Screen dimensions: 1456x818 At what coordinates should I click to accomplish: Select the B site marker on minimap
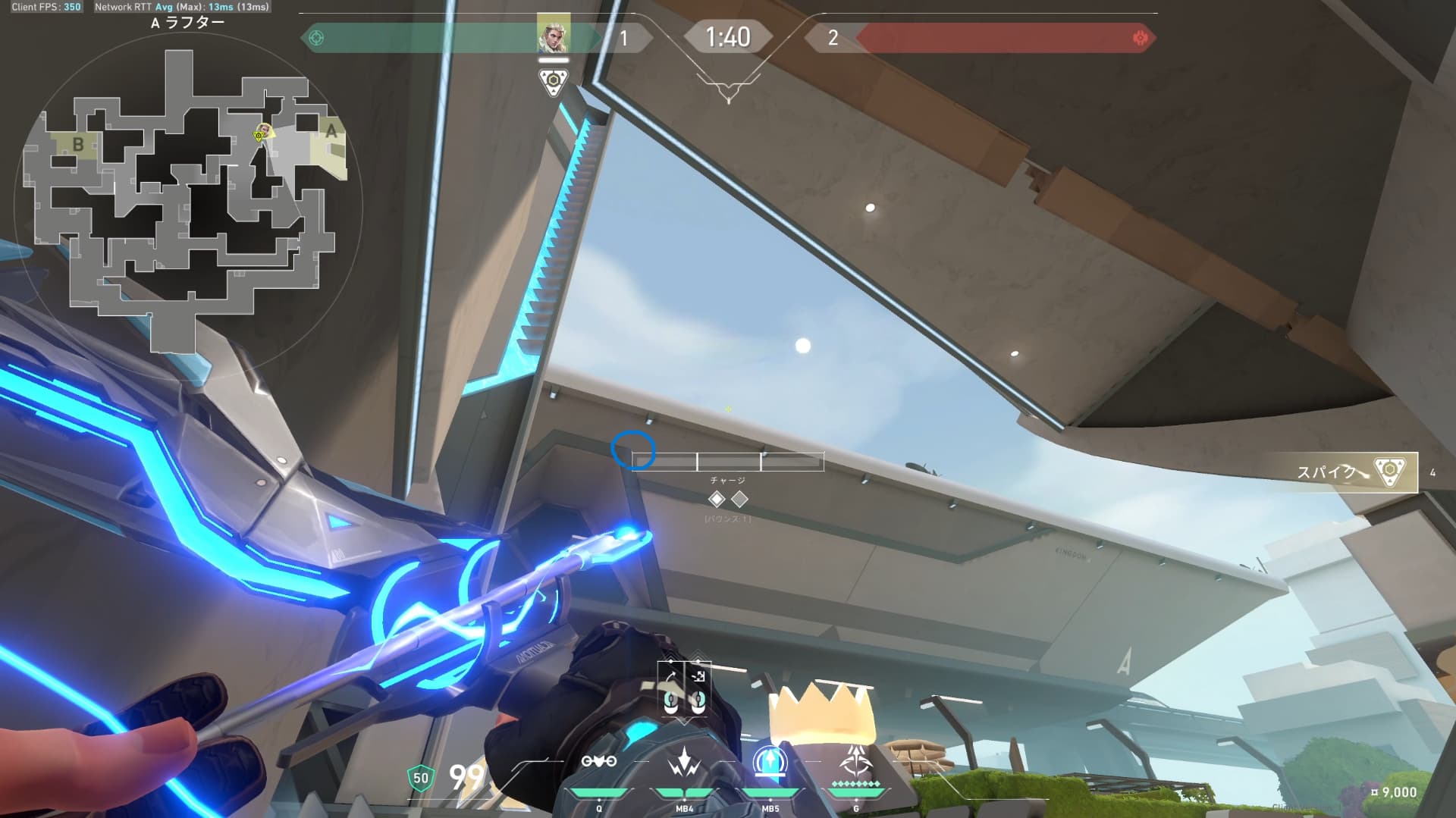[77, 144]
